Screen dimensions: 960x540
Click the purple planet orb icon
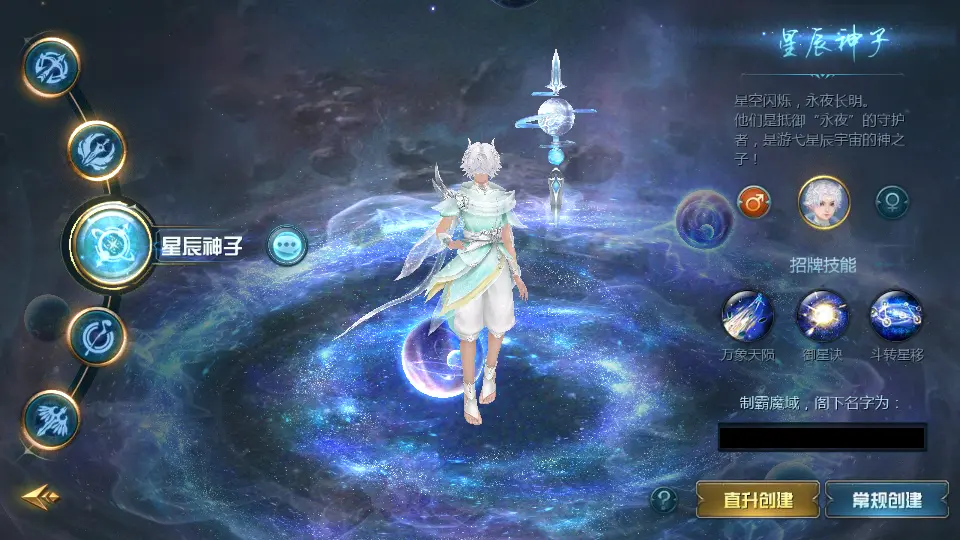point(704,218)
